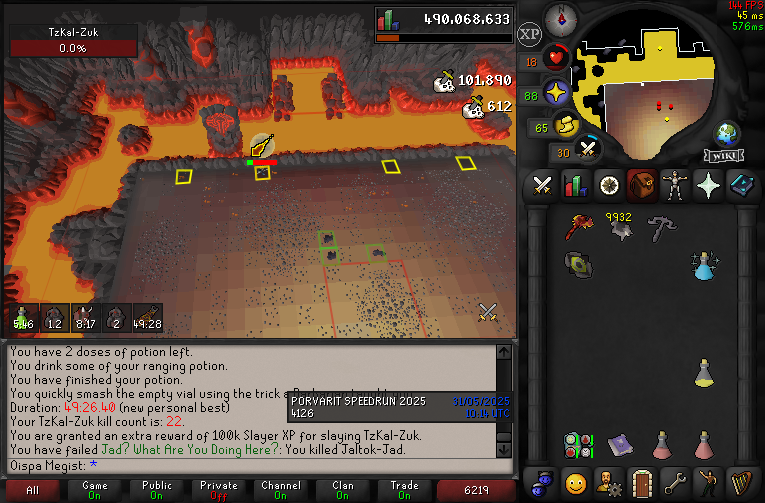Show the Worn Equipment tab
Screen dimensions: 765x503
click(x=675, y=186)
